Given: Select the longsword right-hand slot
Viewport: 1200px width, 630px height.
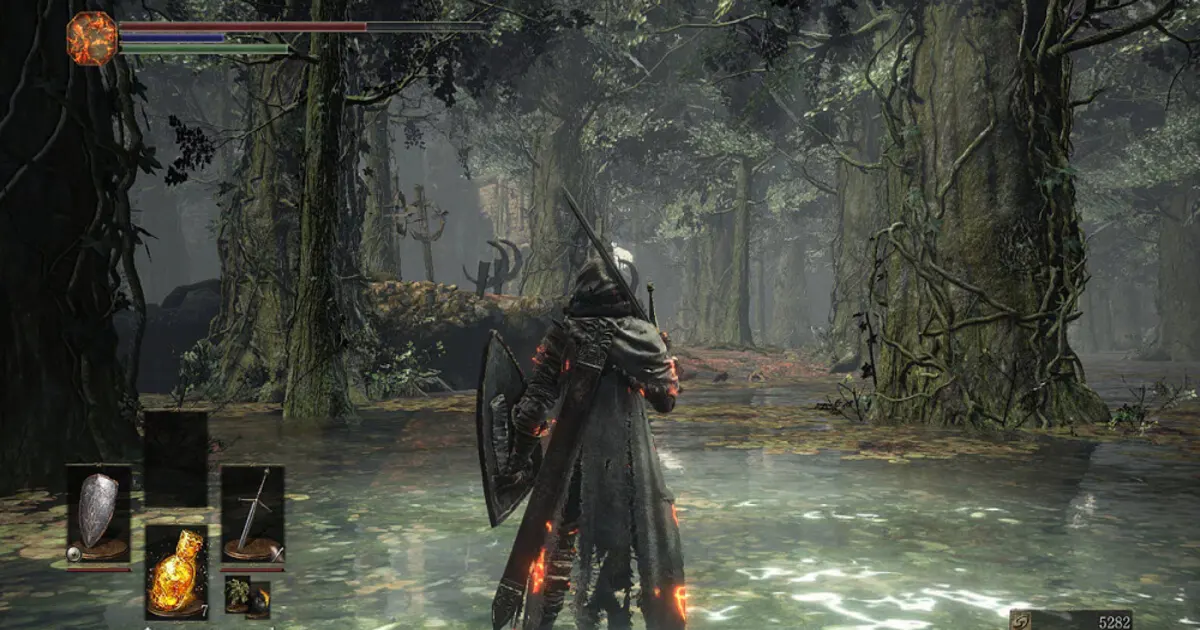Looking at the screenshot, I should 252,514.
